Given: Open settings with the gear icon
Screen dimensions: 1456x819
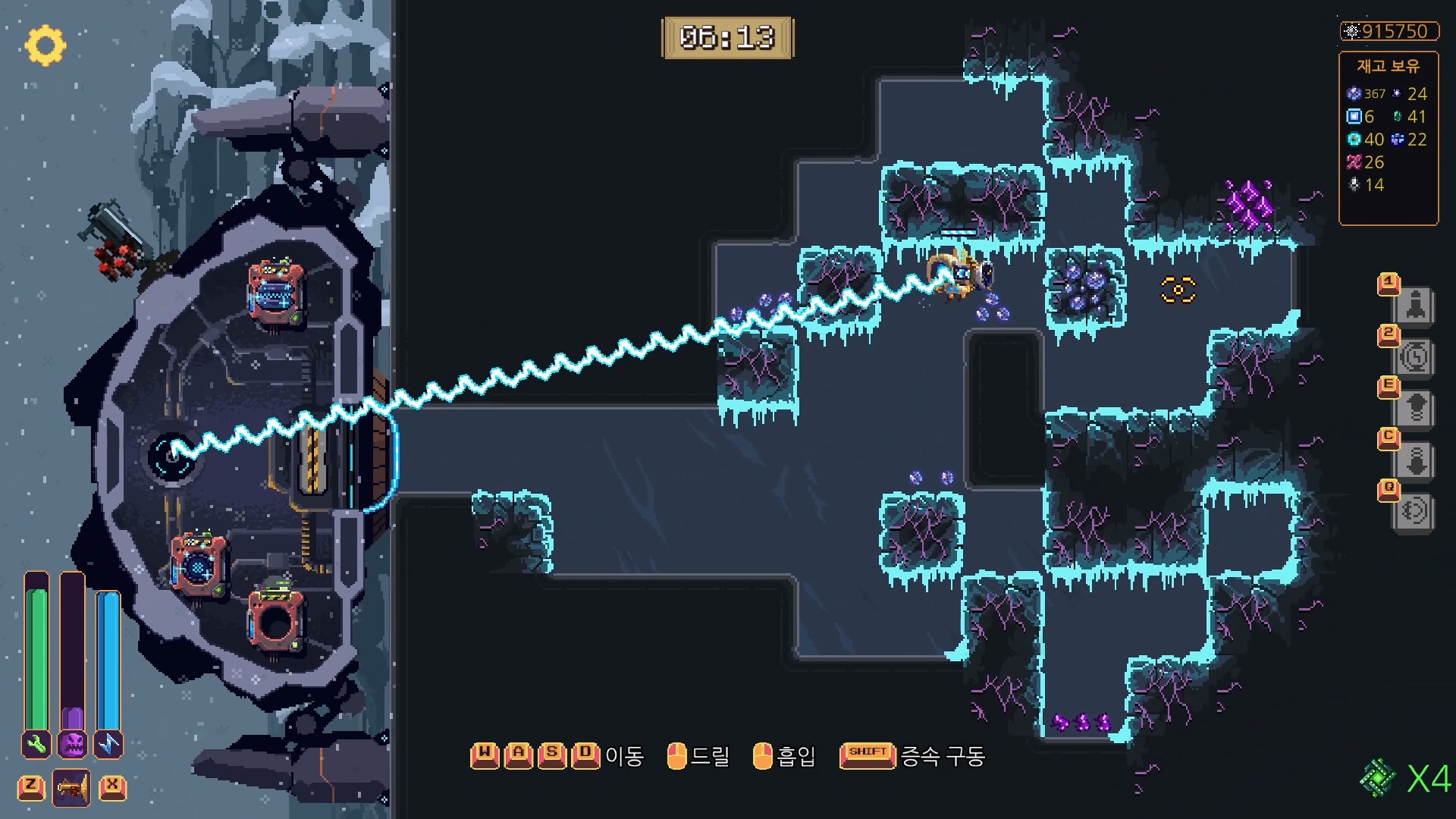Looking at the screenshot, I should click(x=45, y=45).
